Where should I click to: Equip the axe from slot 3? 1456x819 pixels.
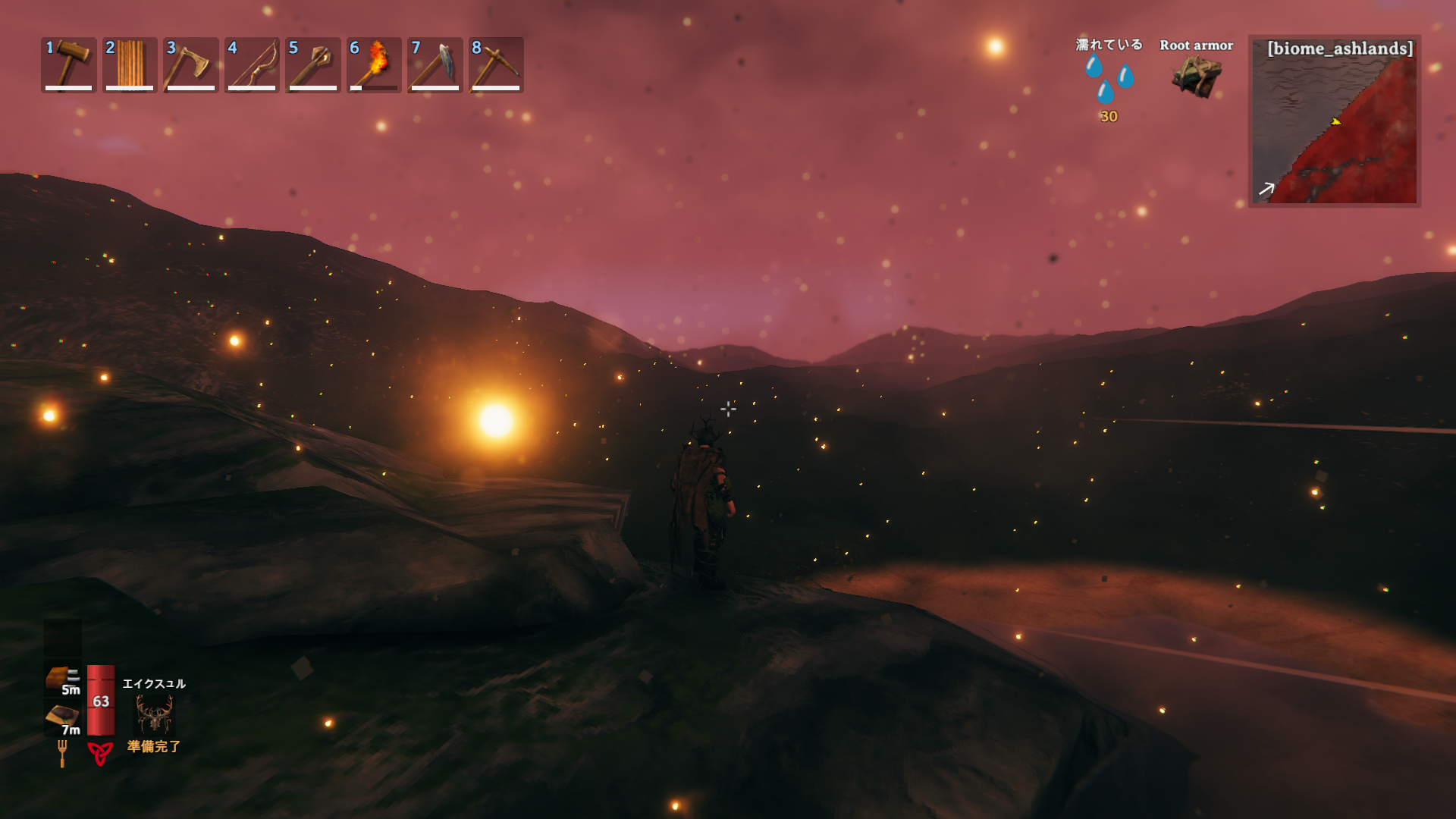[190, 64]
